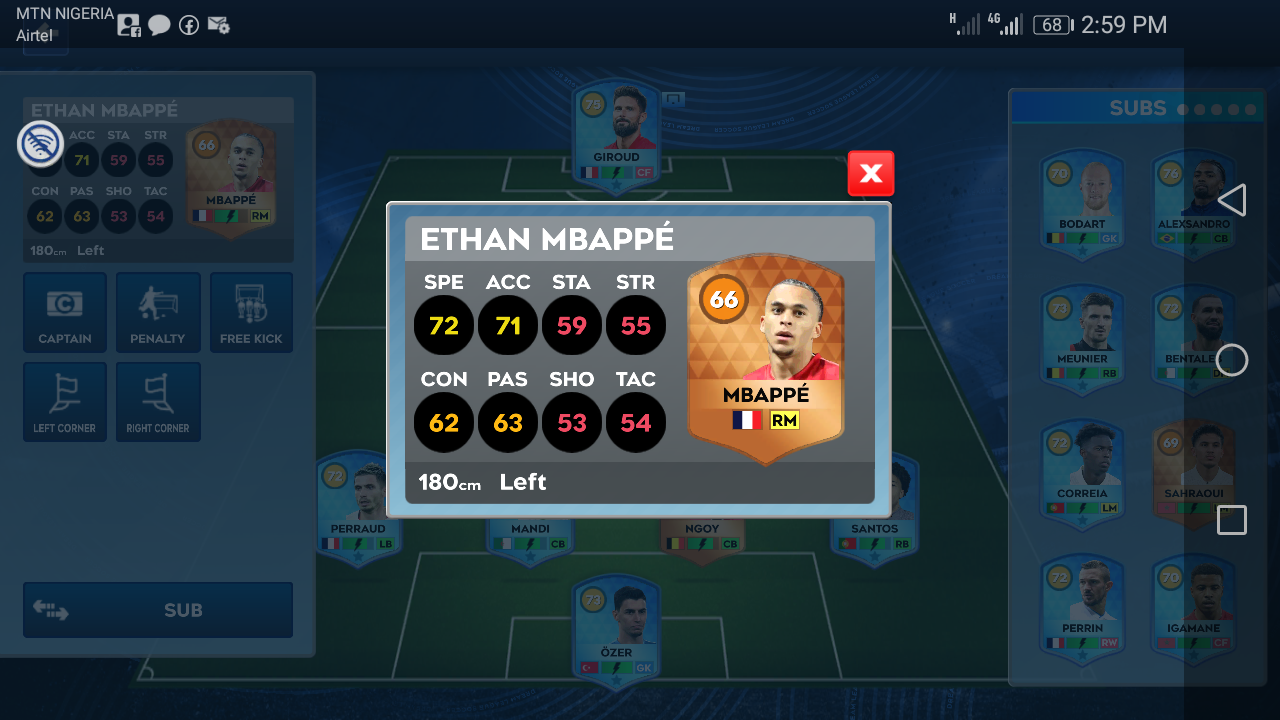Tap the Android back triangle button
Image resolution: width=1280 pixels, height=720 pixels.
(x=1232, y=200)
